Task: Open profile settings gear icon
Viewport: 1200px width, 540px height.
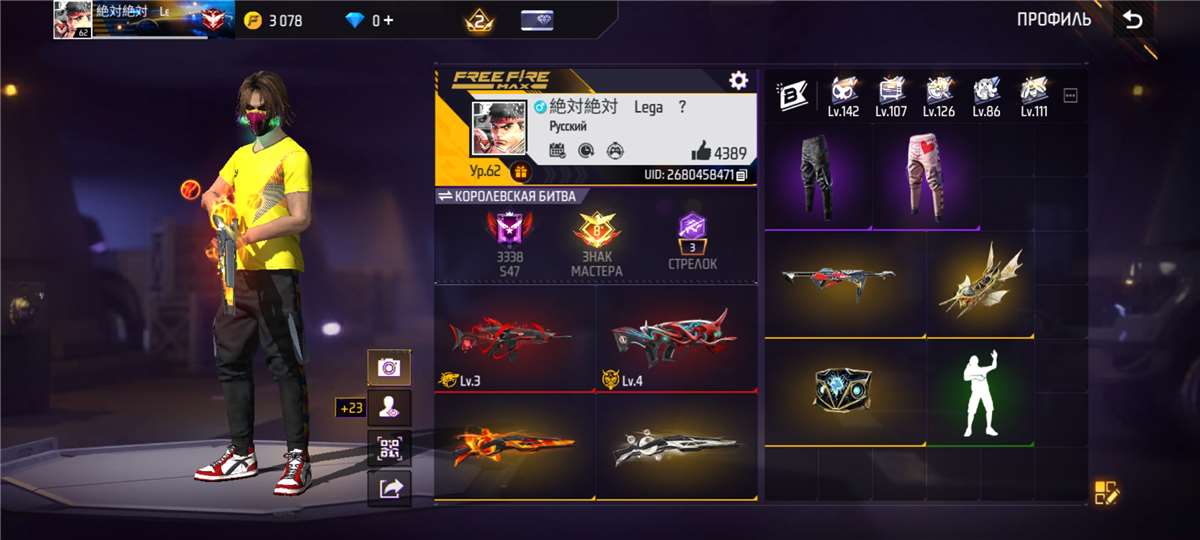Action: pyautogui.click(x=738, y=81)
